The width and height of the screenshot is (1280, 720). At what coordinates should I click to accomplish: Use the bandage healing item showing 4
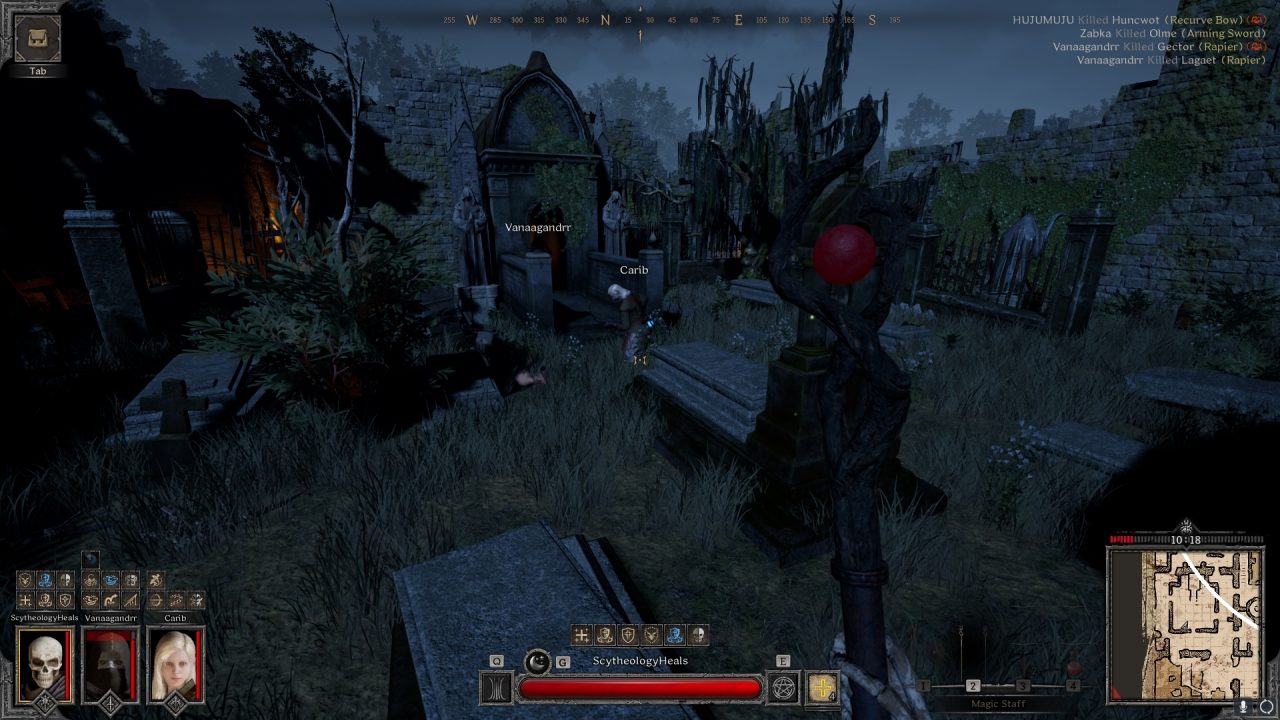pos(822,688)
